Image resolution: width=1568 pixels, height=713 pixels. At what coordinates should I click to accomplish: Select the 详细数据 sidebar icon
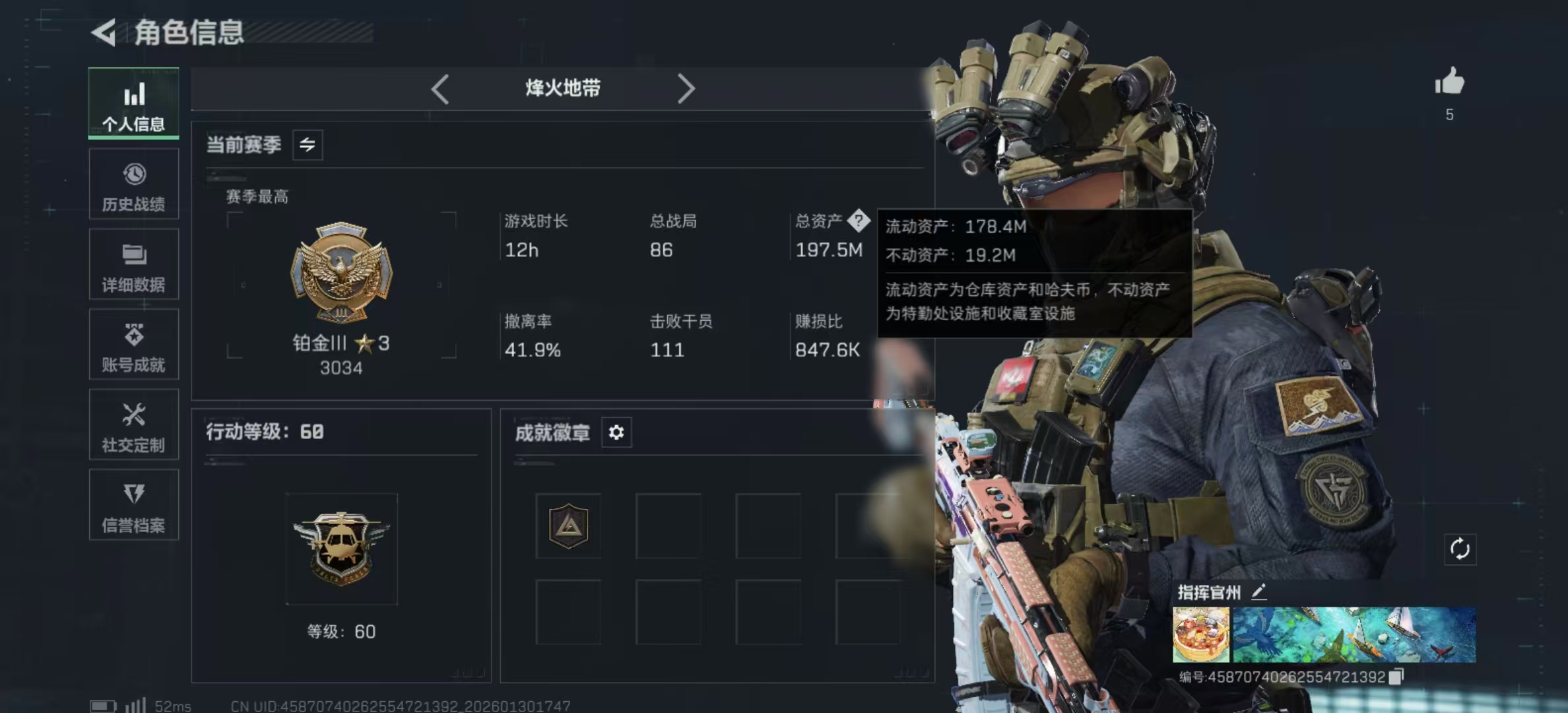[x=134, y=264]
